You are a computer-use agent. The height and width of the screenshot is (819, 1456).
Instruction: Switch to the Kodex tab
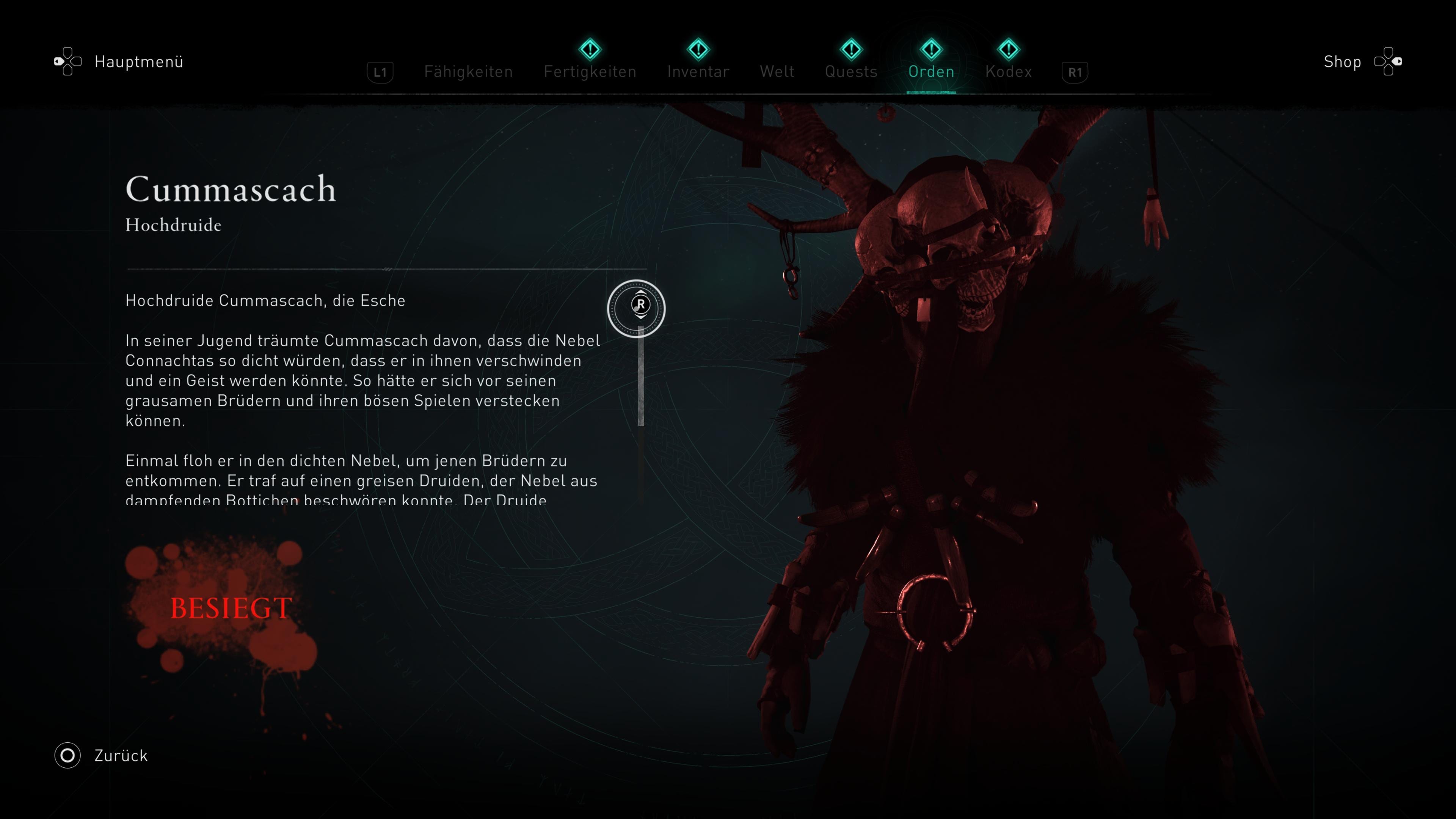coord(1008,72)
